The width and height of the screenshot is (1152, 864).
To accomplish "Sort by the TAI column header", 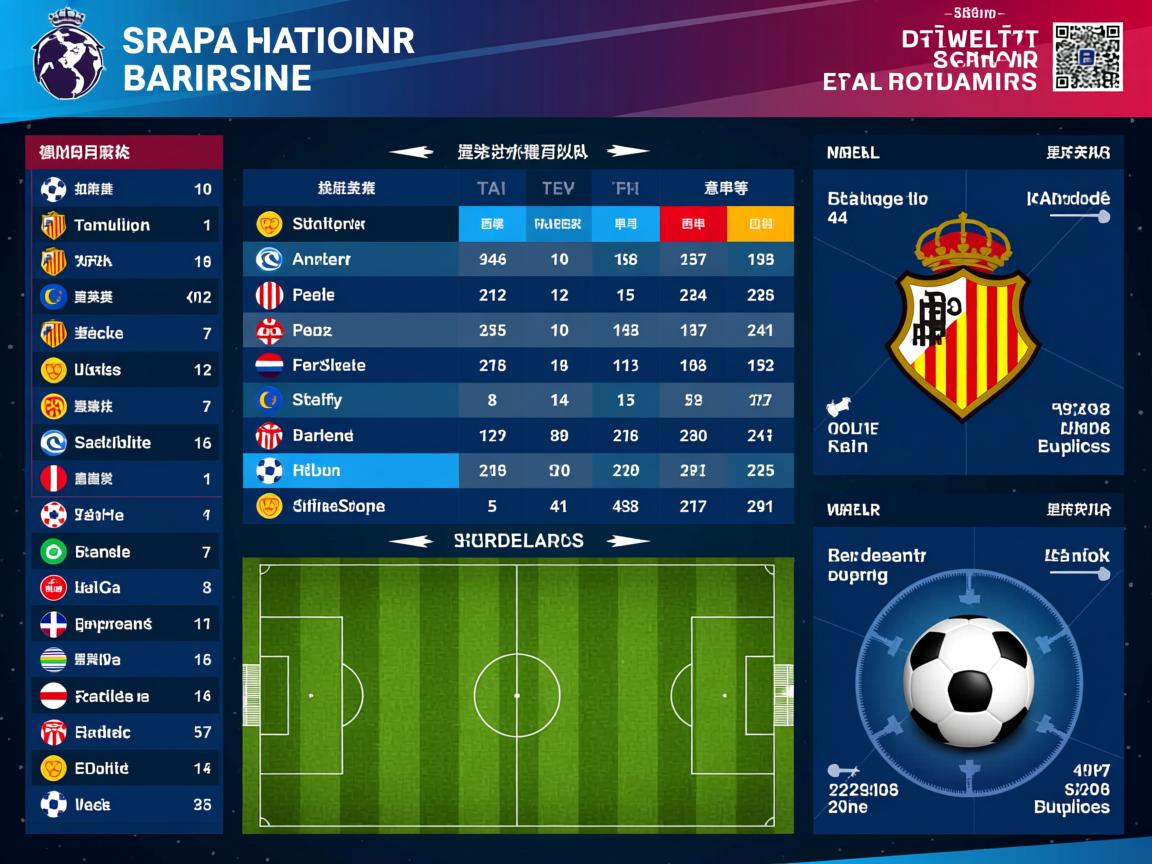I will [x=491, y=188].
